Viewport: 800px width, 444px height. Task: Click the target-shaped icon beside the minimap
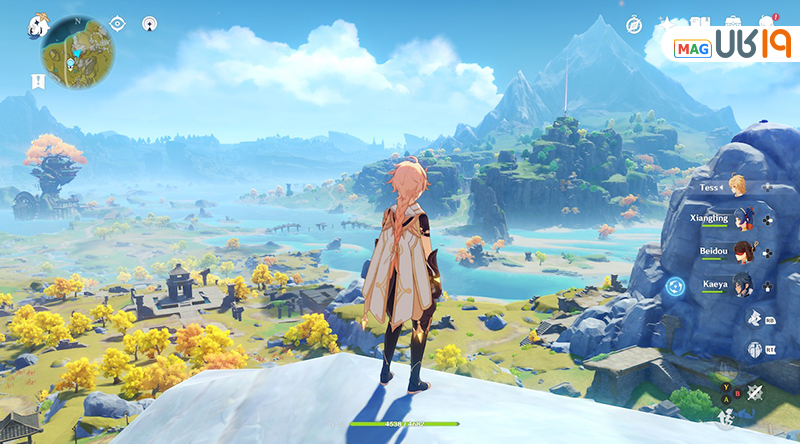[x=118, y=23]
